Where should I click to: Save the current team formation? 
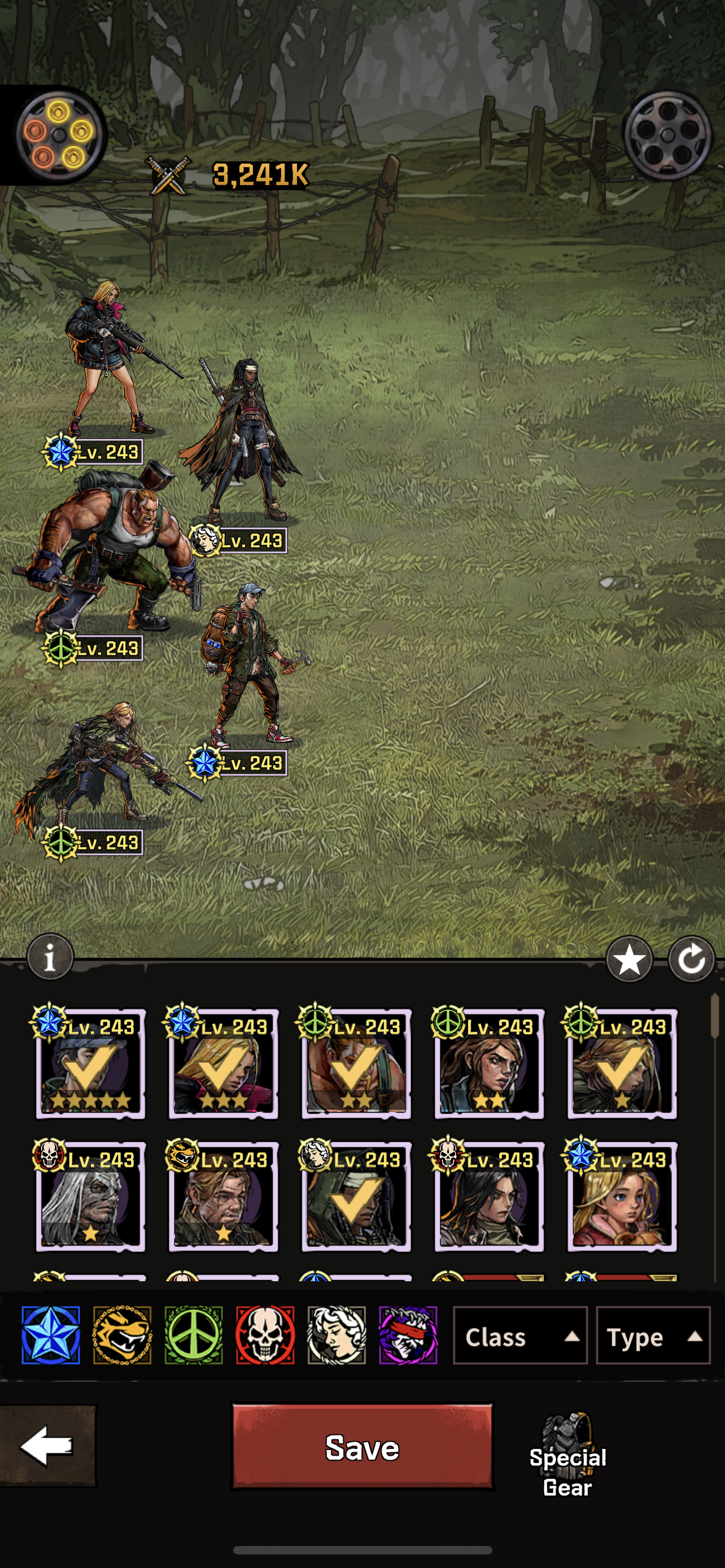click(x=362, y=1446)
